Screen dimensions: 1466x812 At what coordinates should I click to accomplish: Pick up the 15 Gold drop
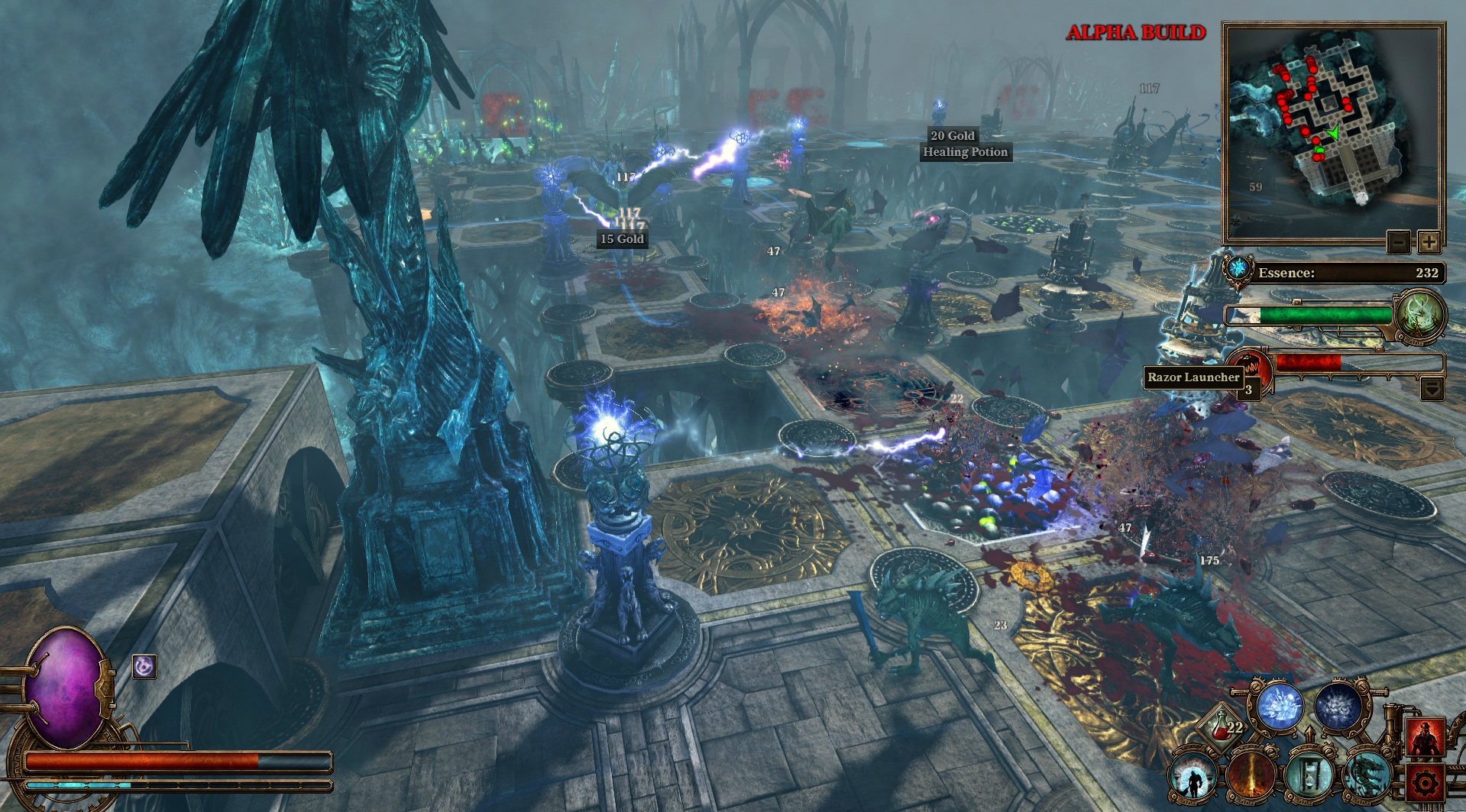point(621,239)
